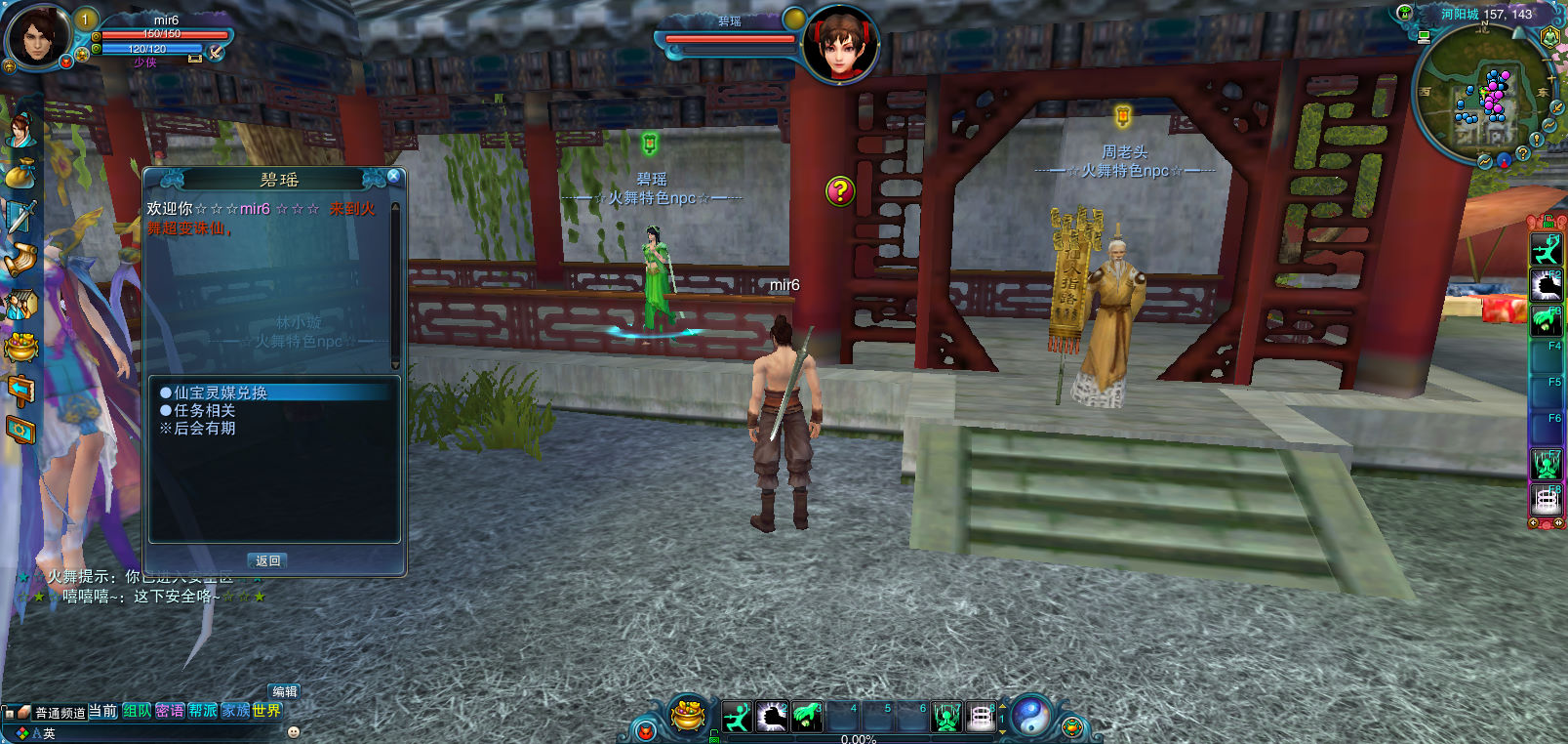Close the 碧瑶 dialogue window
Image resolution: width=1568 pixels, height=744 pixels.
point(393,176)
